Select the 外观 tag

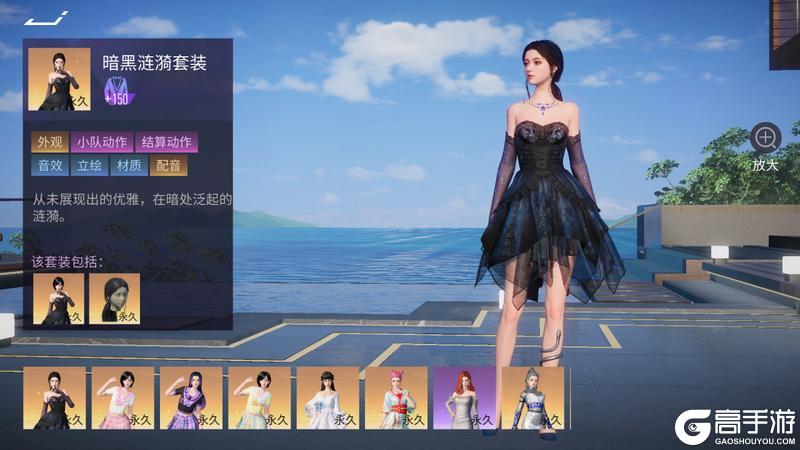48,142
